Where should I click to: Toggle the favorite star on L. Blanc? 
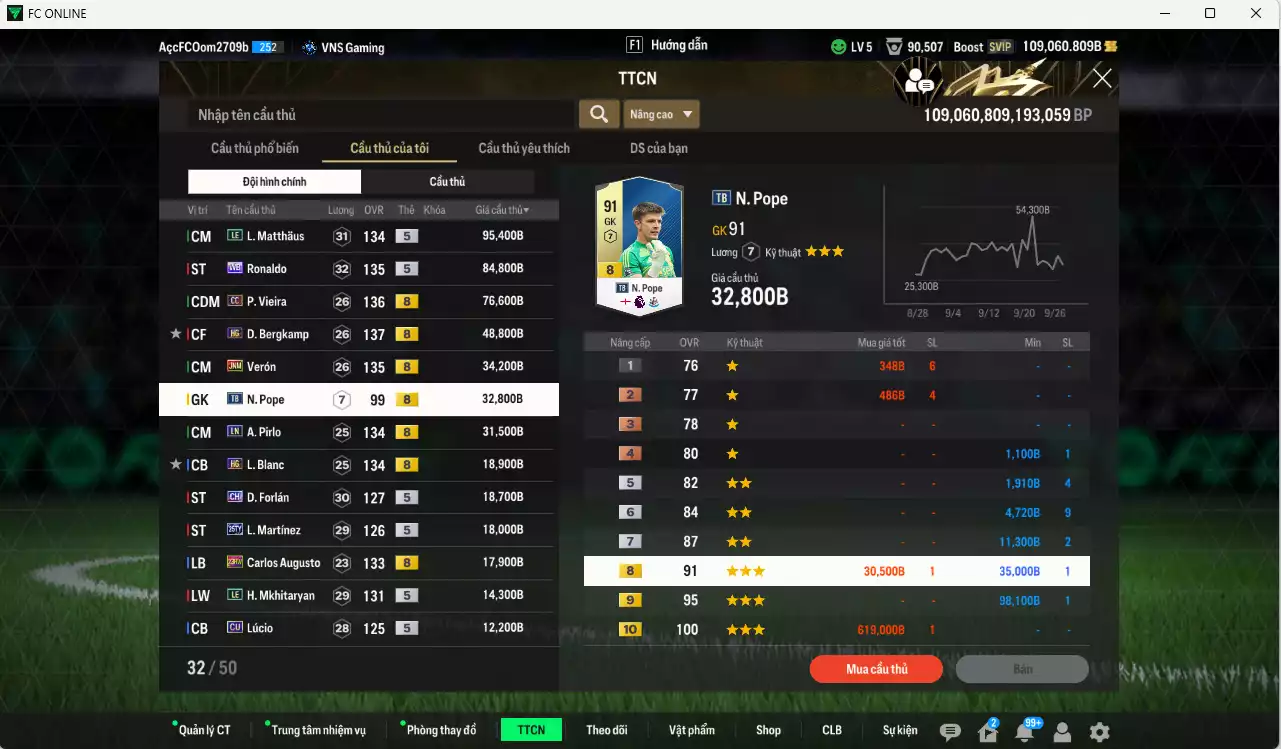175,464
